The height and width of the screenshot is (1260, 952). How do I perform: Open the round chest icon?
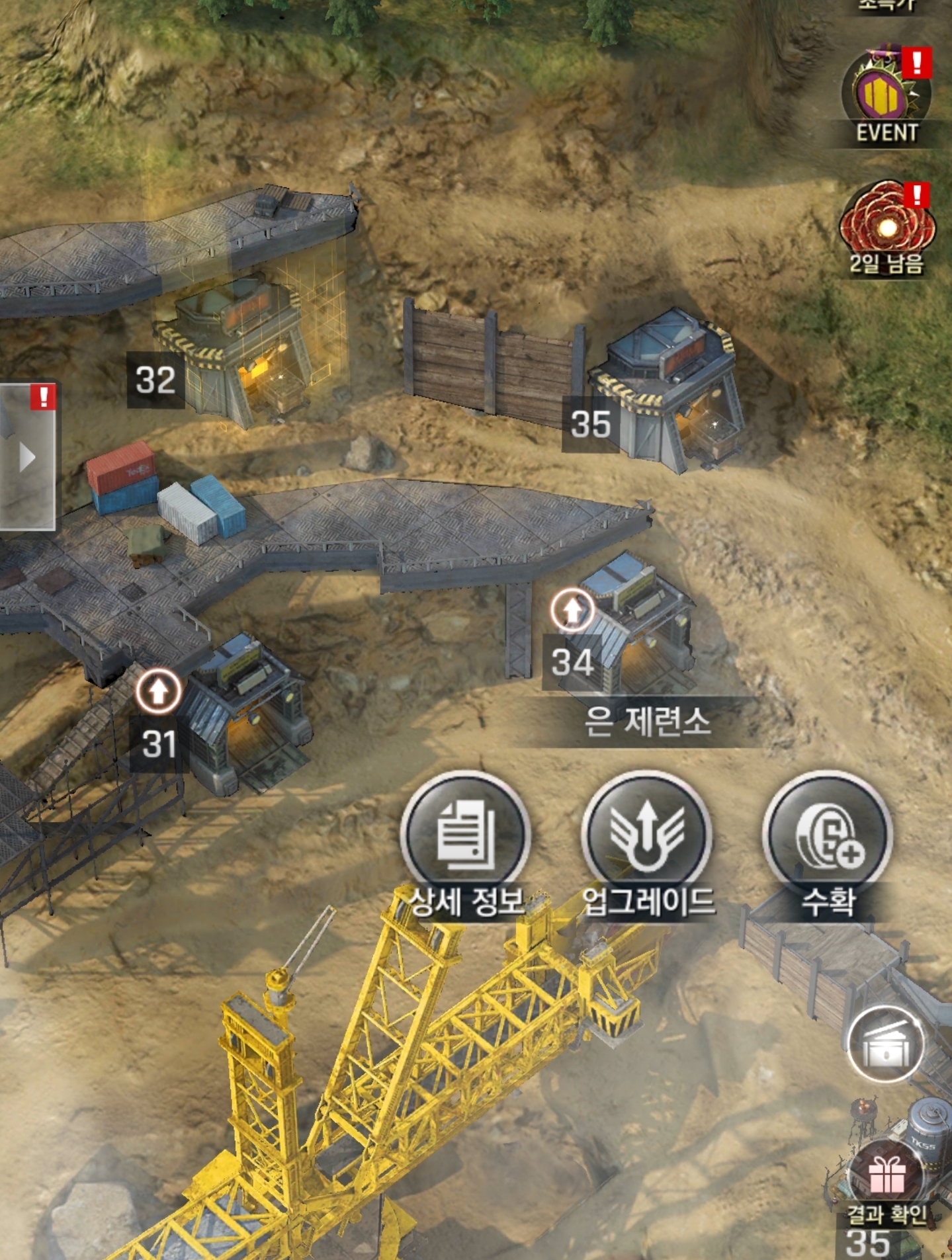coord(886,1045)
